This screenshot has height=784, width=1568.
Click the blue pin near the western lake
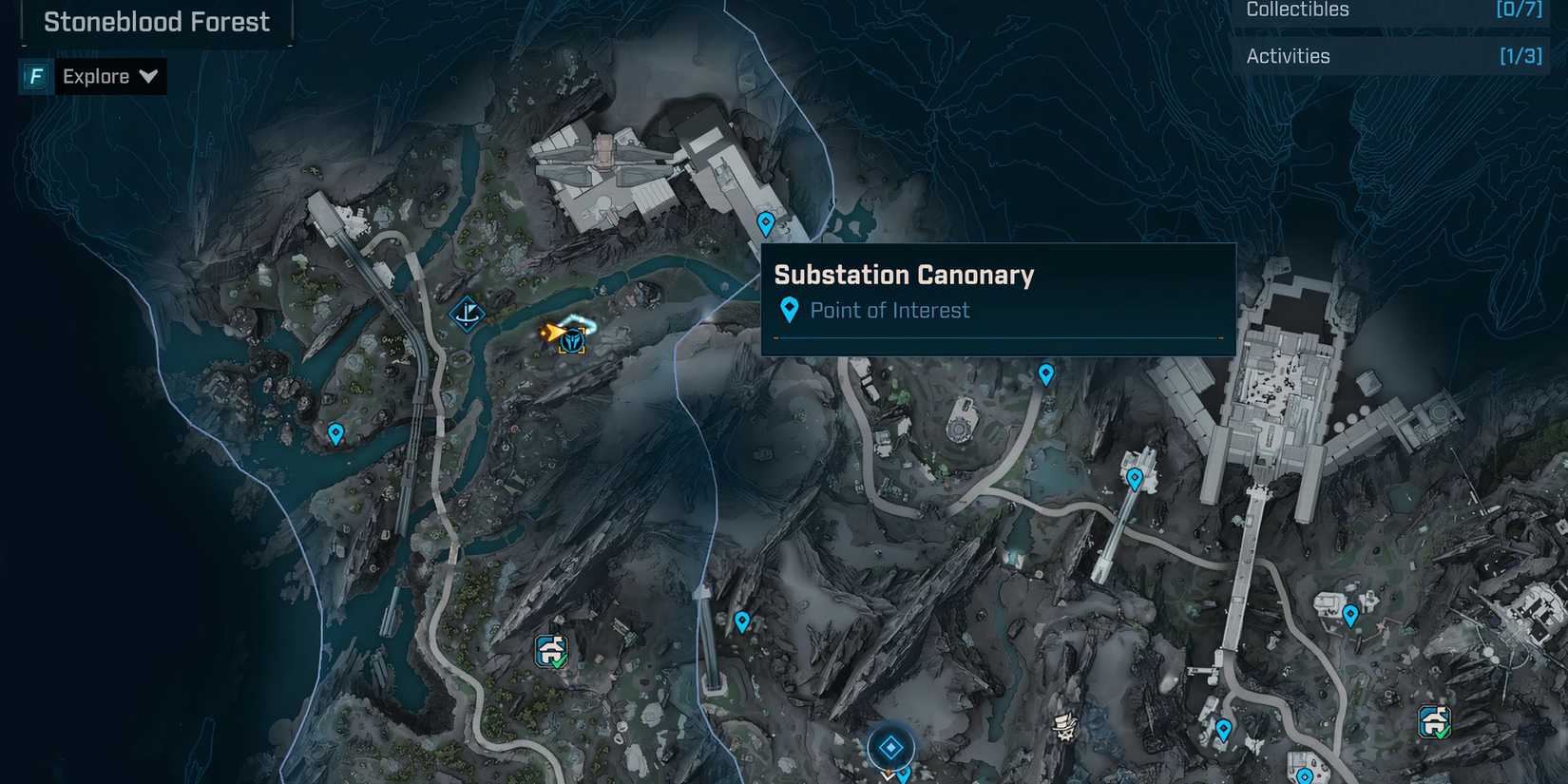coord(335,434)
